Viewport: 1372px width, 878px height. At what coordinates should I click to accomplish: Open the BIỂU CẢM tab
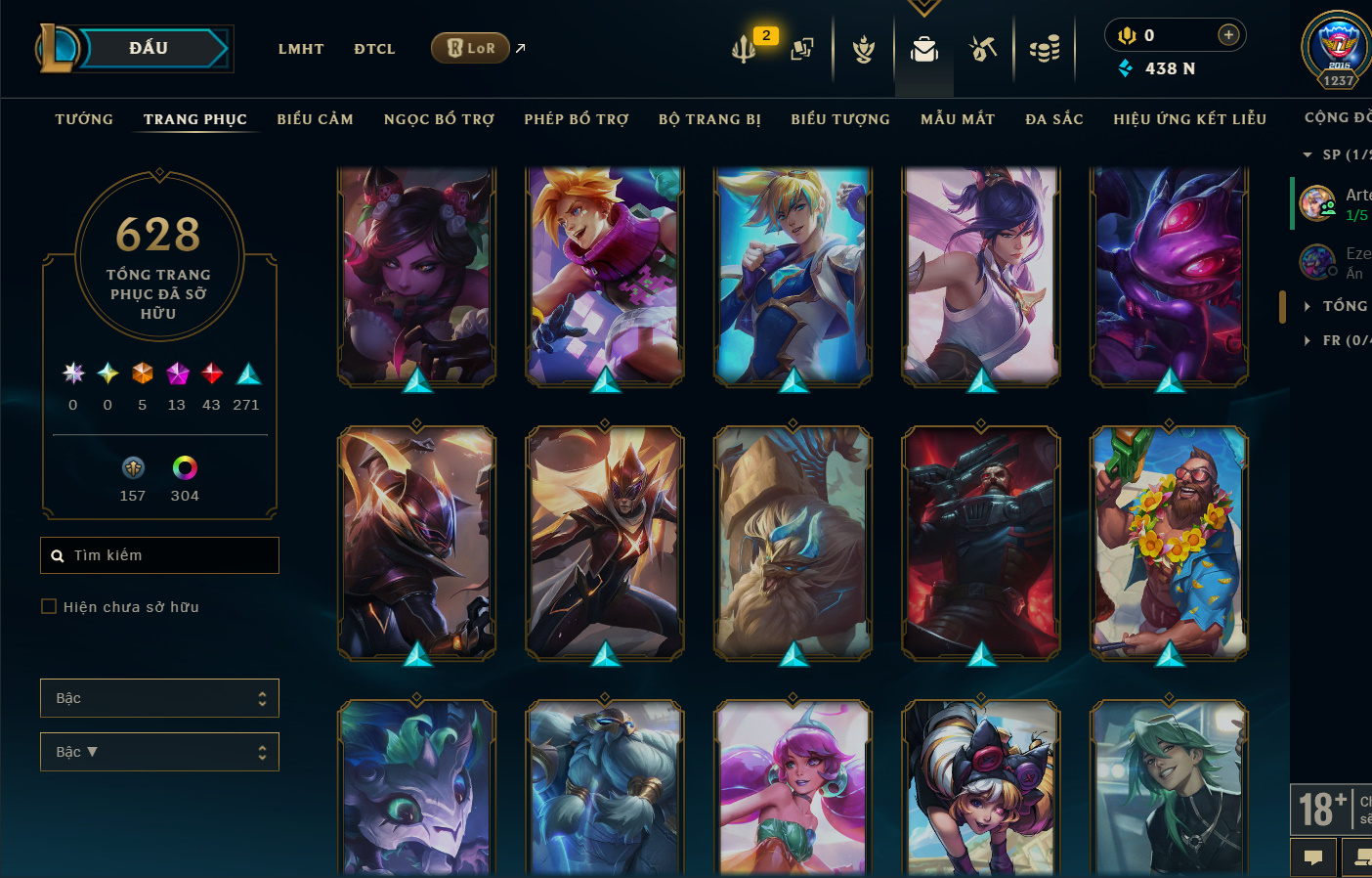point(315,119)
